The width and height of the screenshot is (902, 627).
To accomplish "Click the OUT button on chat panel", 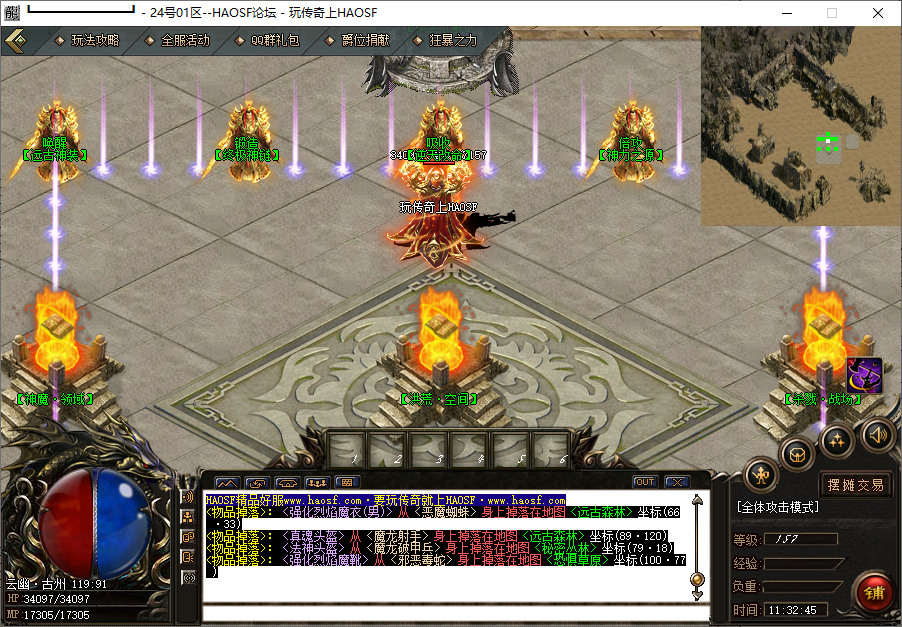I will coord(645,482).
